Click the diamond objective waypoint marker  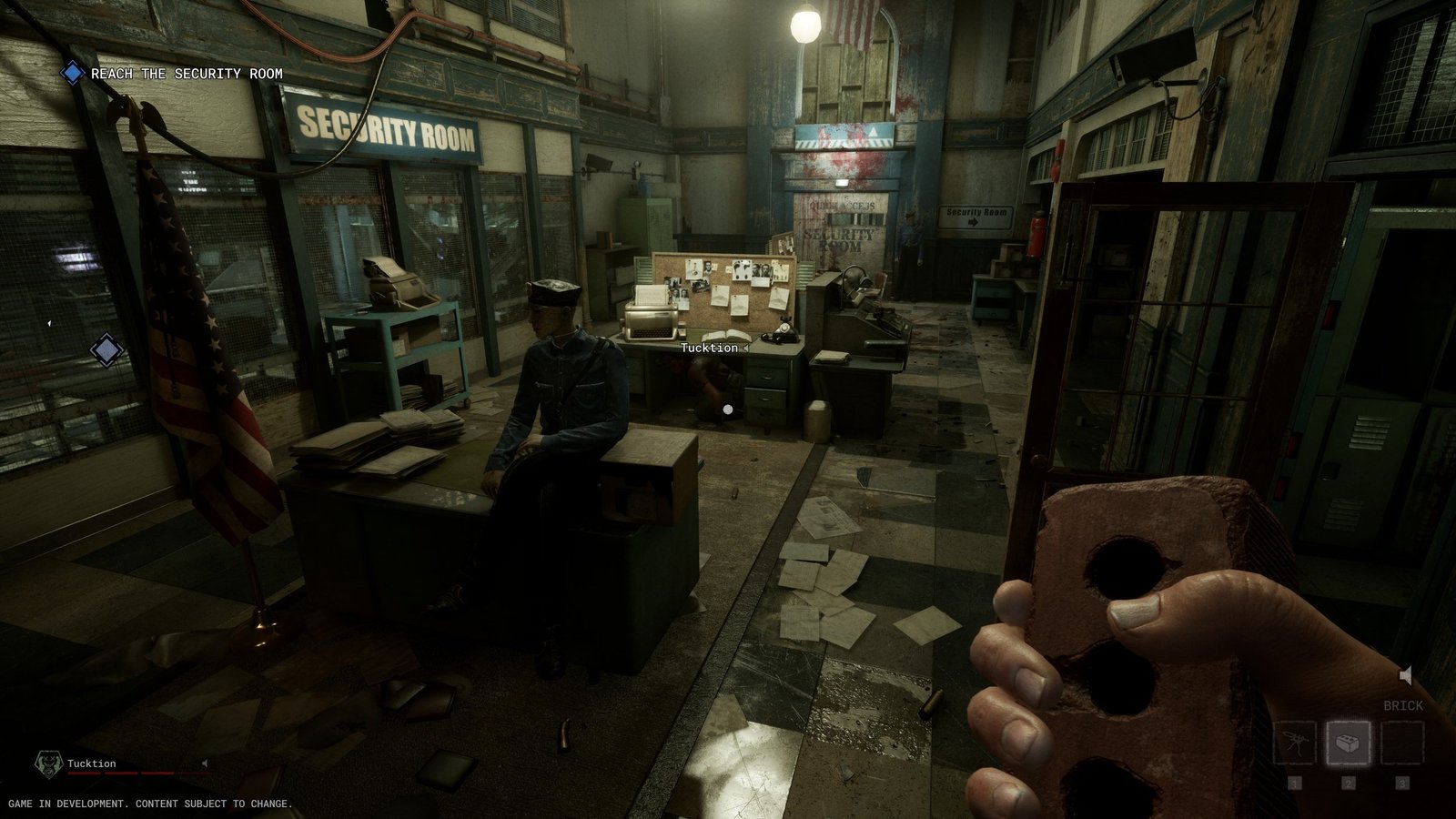pos(106,349)
